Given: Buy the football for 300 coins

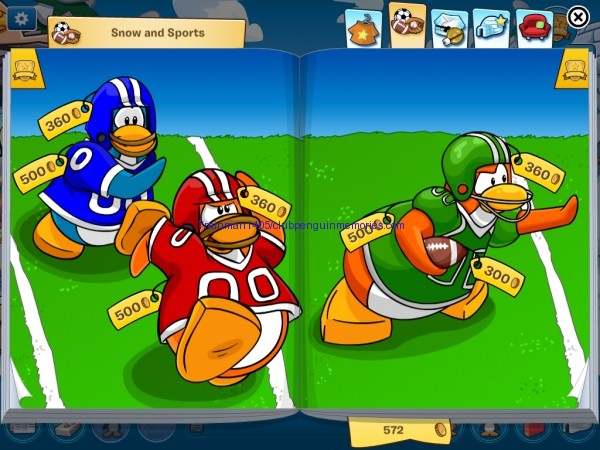Looking at the screenshot, I should tap(497, 275).
